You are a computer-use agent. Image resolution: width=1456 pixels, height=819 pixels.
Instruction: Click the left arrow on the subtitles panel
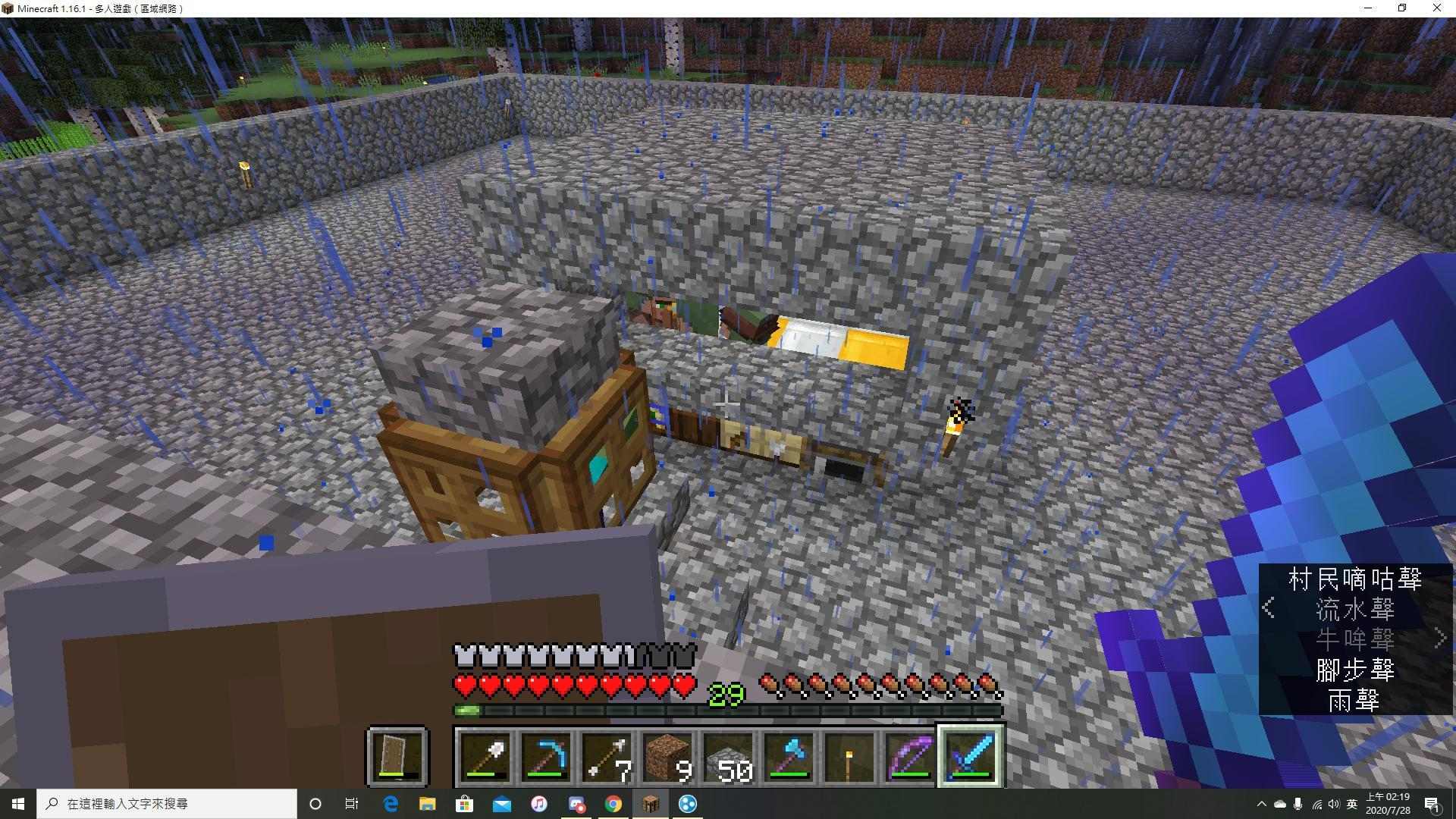(x=1269, y=607)
